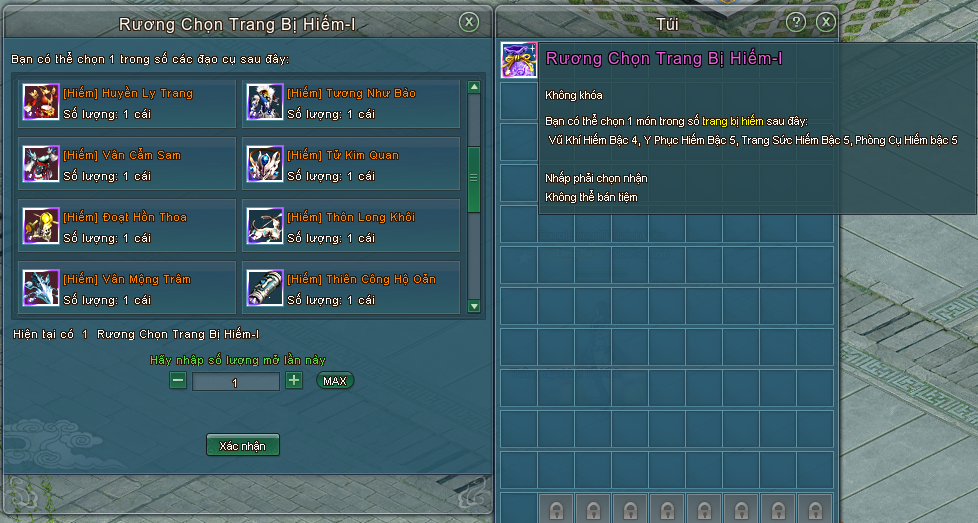This screenshot has height=523, width=978.
Task: Close the Túi bag window
Action: coord(825,22)
